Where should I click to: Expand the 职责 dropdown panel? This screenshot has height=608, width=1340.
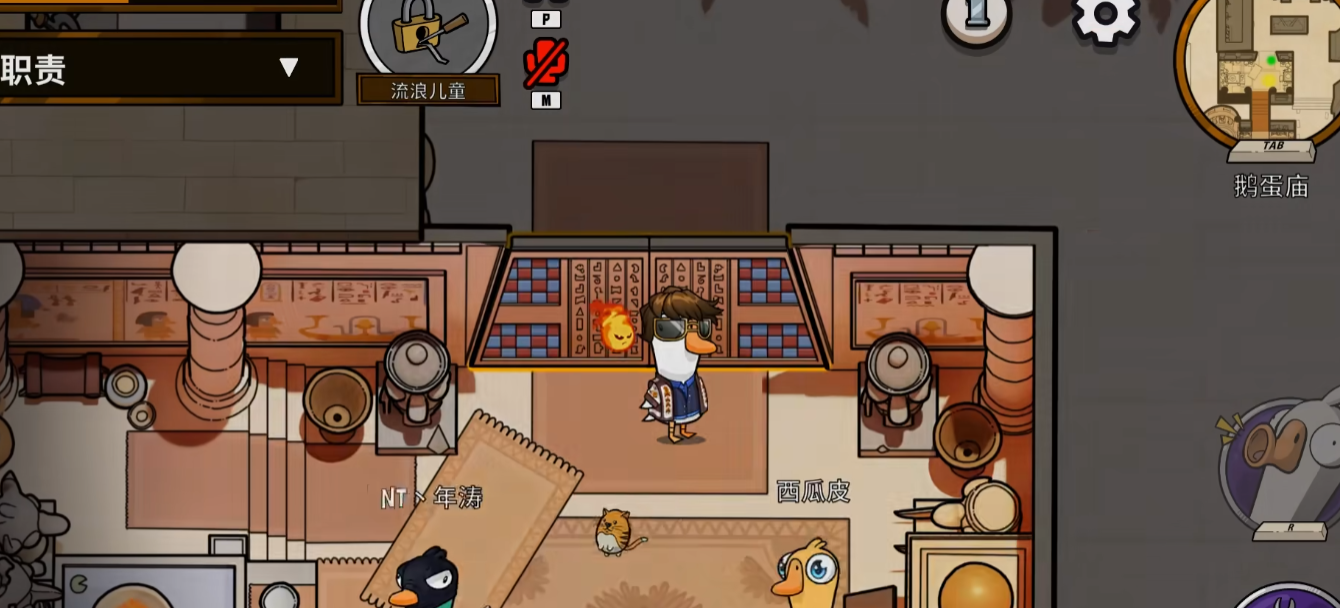pos(288,68)
